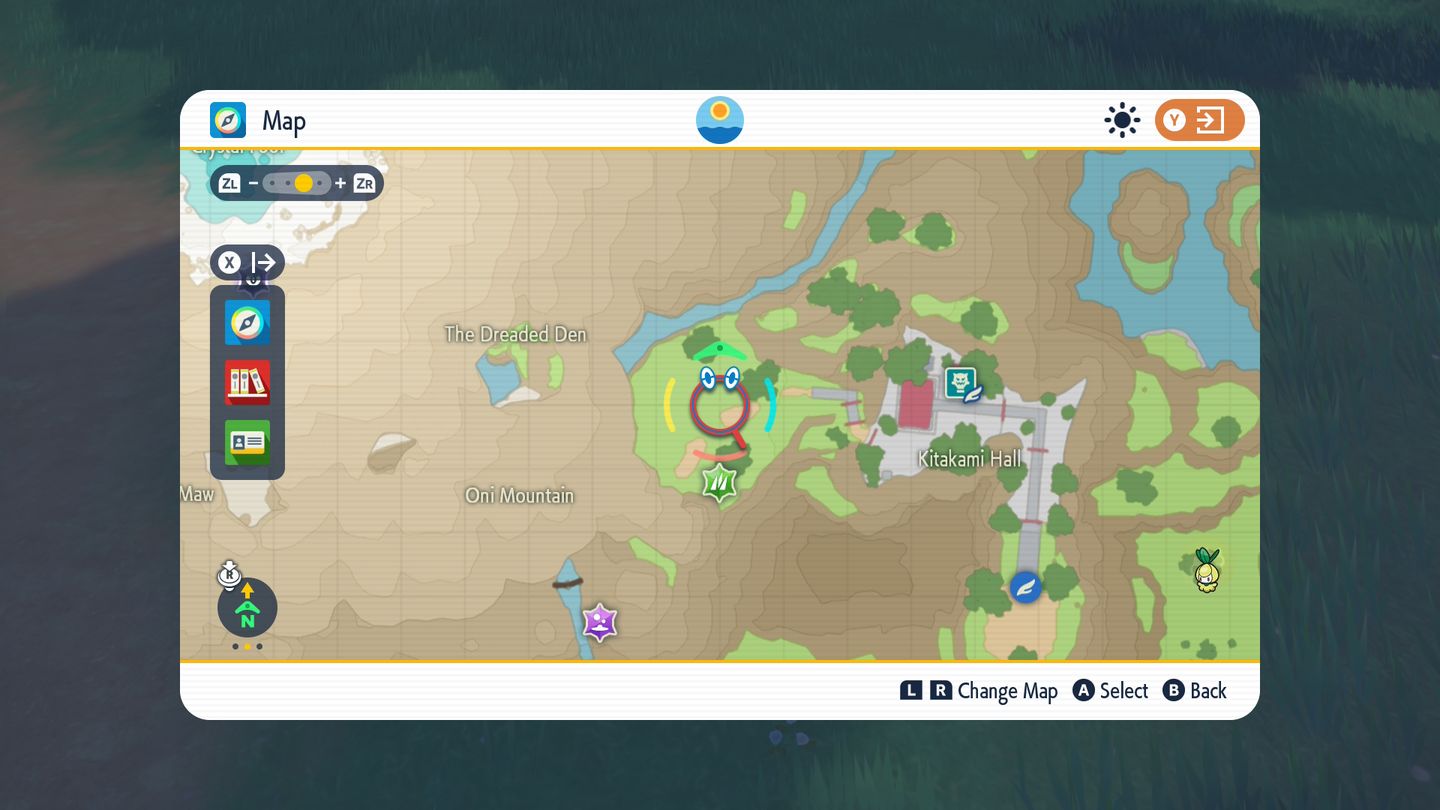The height and width of the screenshot is (810, 1440).
Task: Open the trainer profile card icon
Action: 247,442
